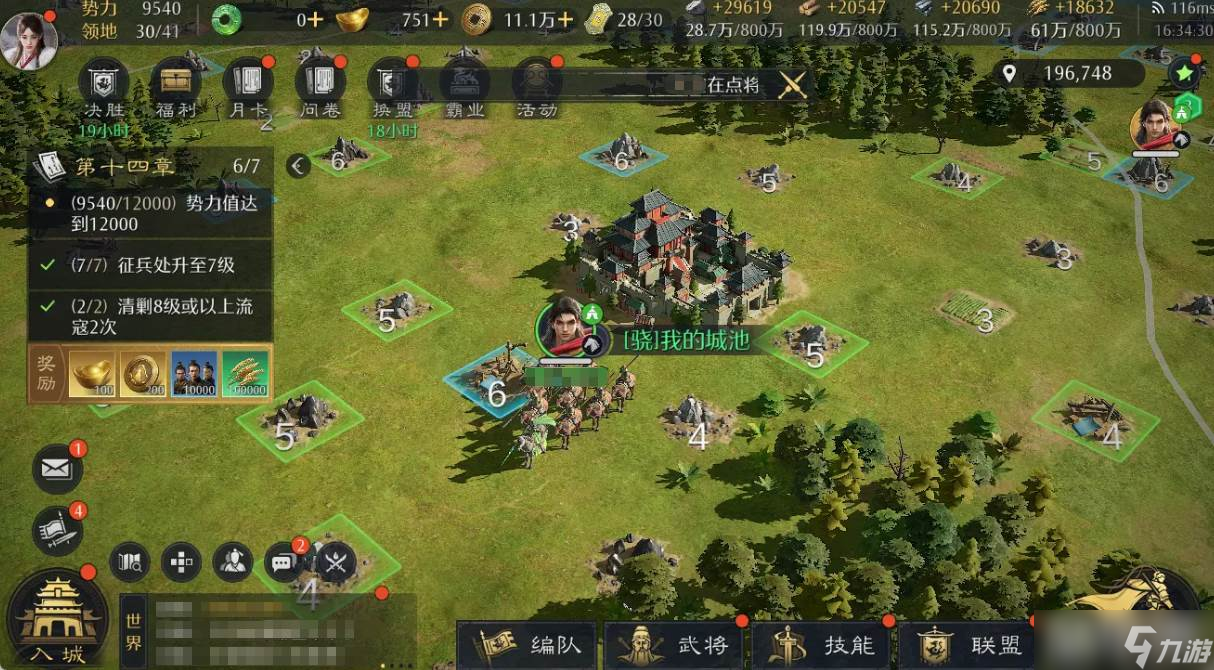Open the map search icon

pos(129,563)
